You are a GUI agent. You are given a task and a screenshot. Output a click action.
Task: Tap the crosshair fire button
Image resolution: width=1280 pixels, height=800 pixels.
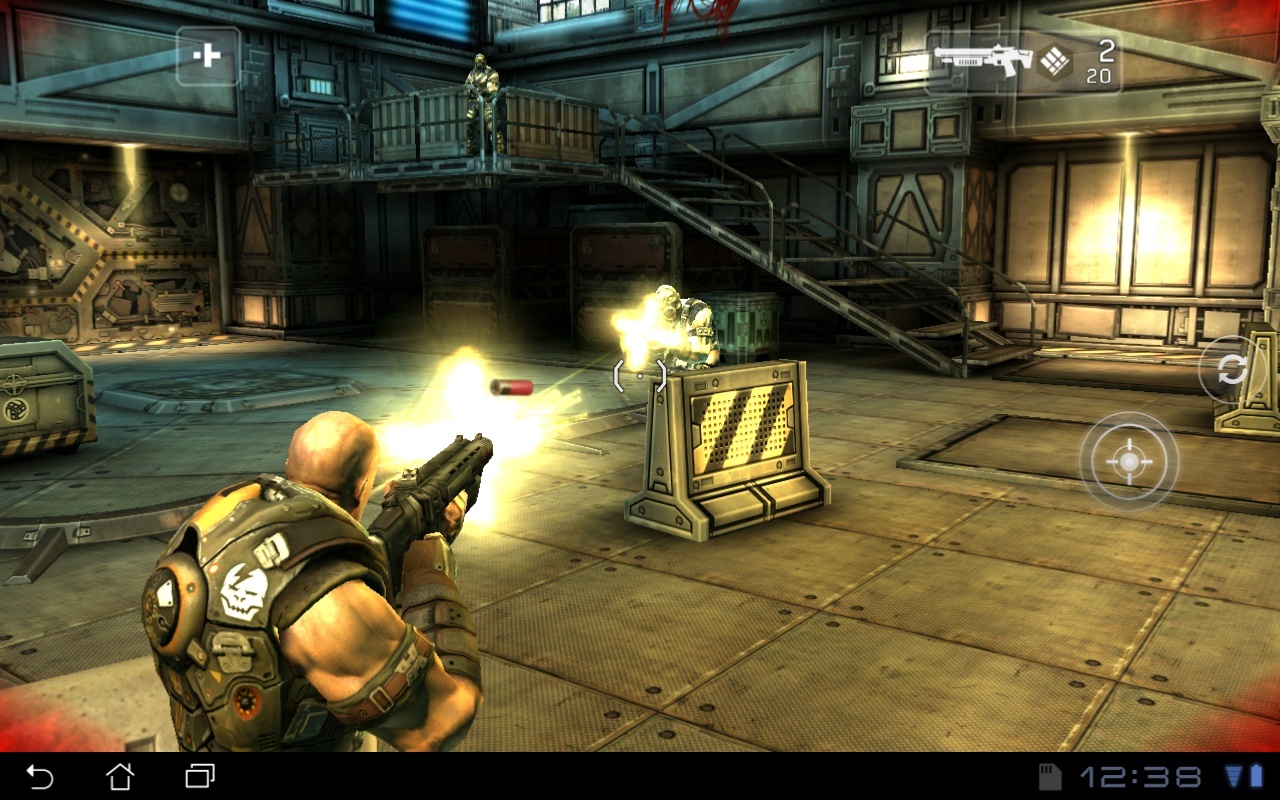point(1130,463)
